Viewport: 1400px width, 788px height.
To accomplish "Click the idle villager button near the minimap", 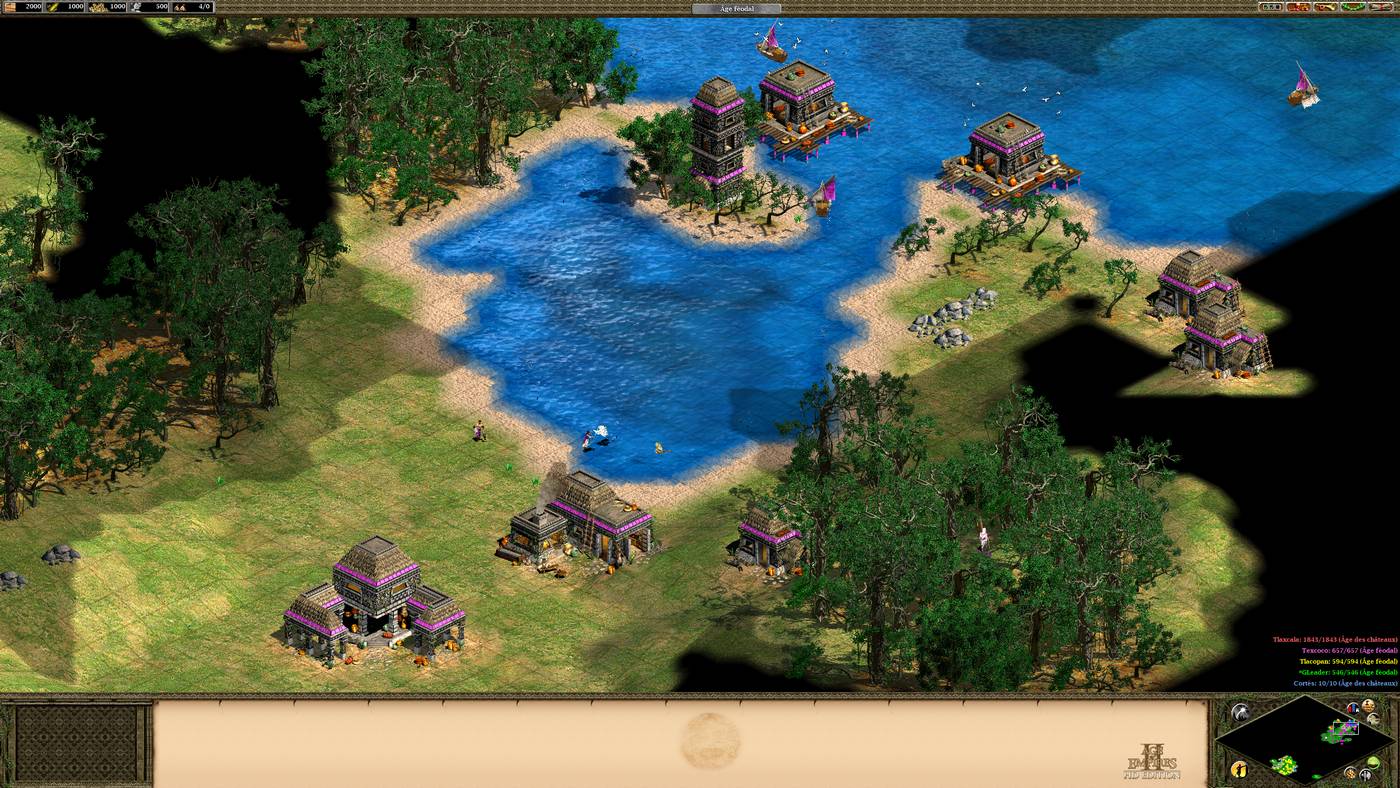I will coord(1238,770).
